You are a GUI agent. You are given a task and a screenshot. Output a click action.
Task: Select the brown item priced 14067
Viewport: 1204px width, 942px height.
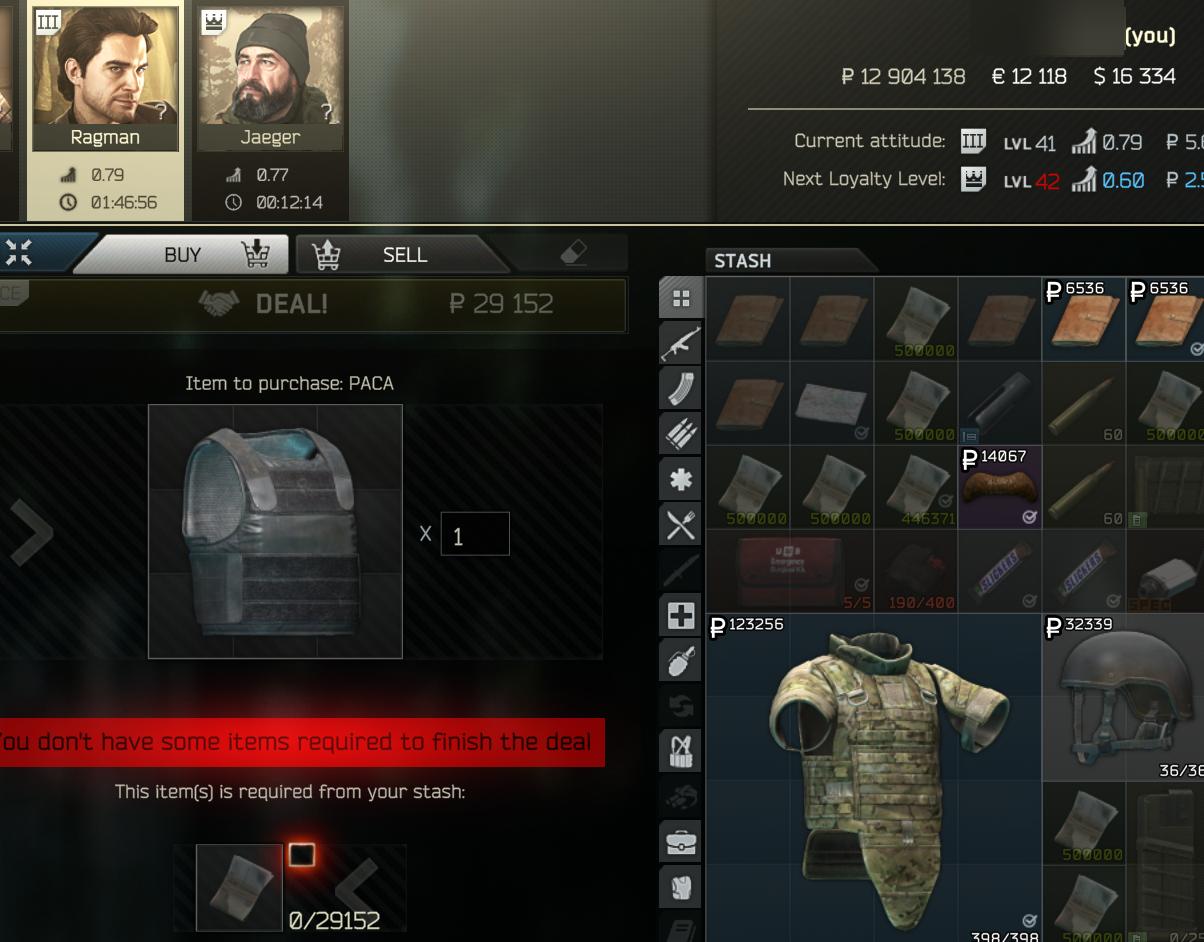(999, 487)
